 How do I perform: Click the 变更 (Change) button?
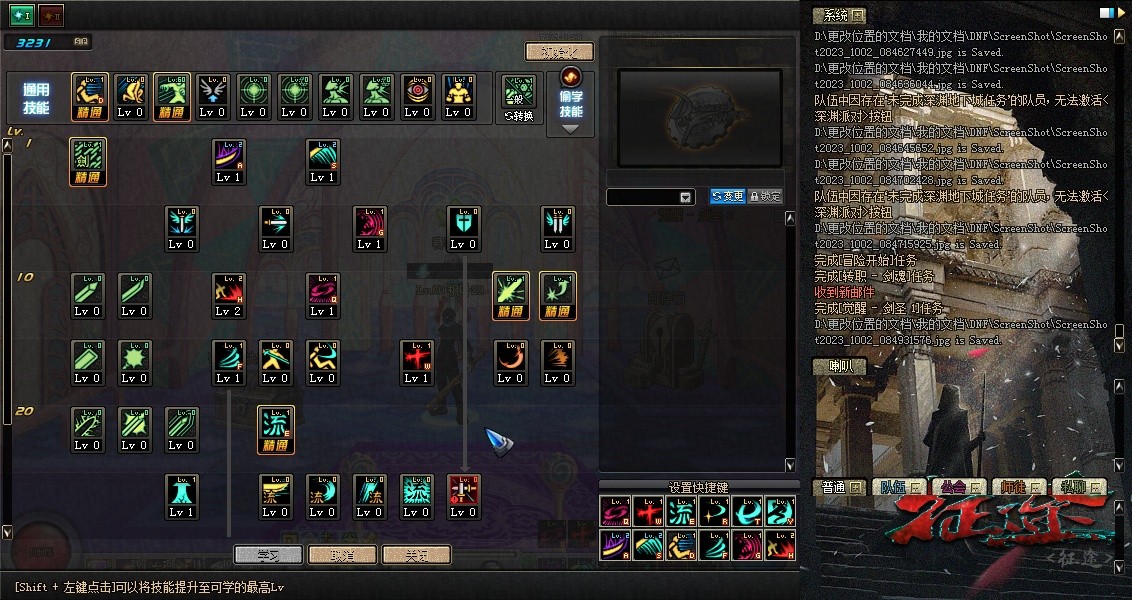(727, 197)
